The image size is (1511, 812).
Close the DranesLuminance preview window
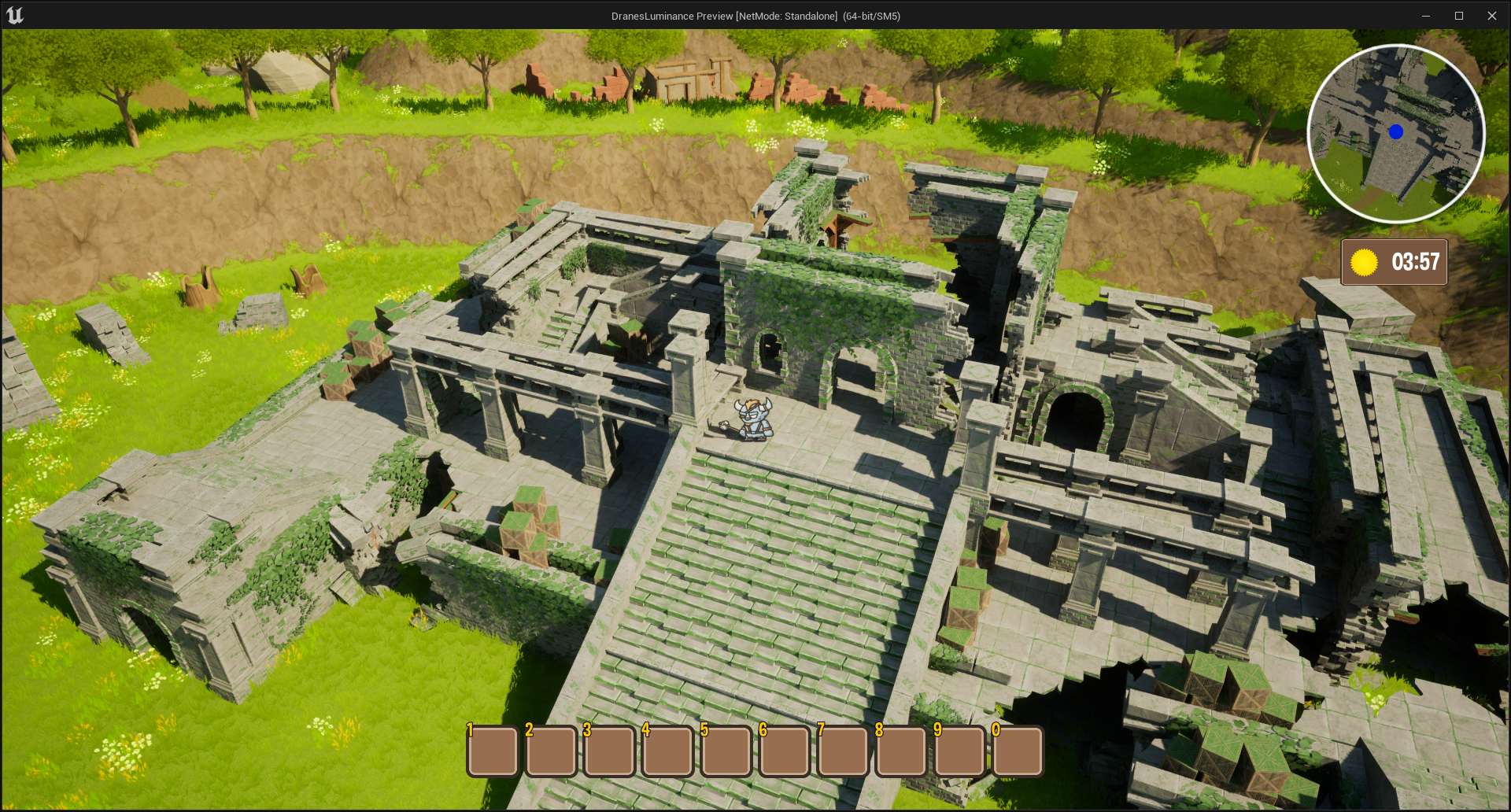(1491, 16)
